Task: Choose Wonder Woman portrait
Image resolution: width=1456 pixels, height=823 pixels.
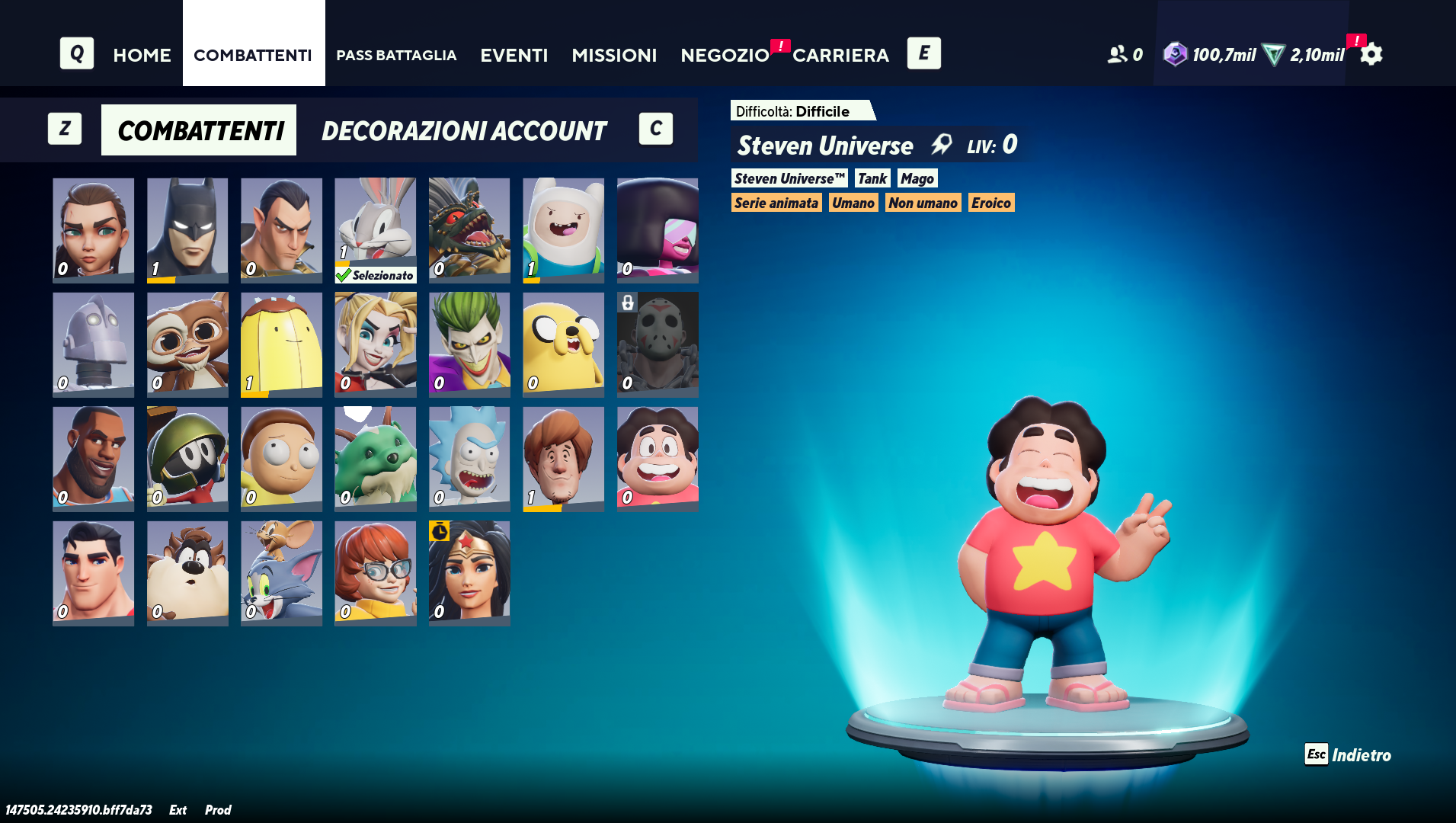Action: pyautogui.click(x=469, y=572)
